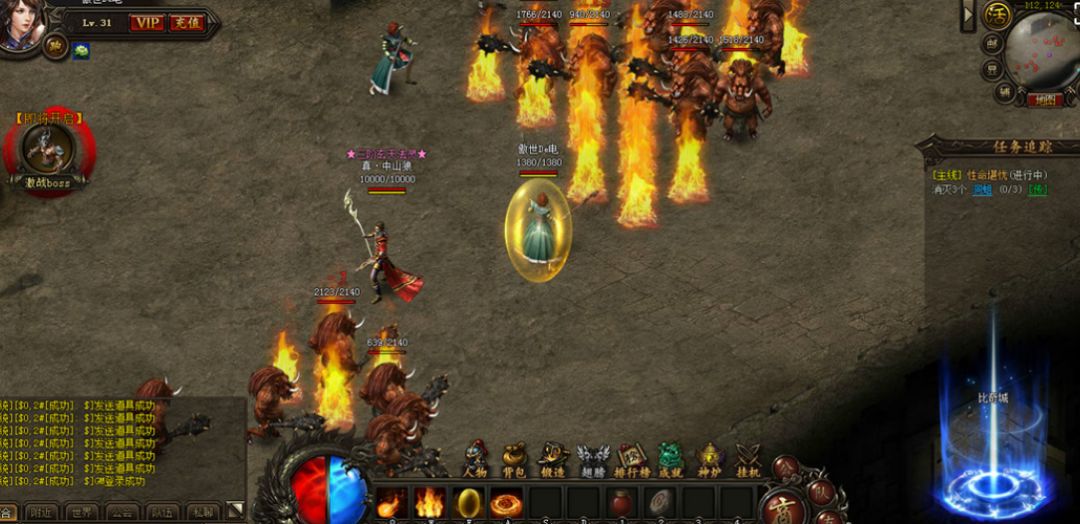The height and width of the screenshot is (524, 1080).
Task: Open the 人物 character menu
Action: click(476, 460)
